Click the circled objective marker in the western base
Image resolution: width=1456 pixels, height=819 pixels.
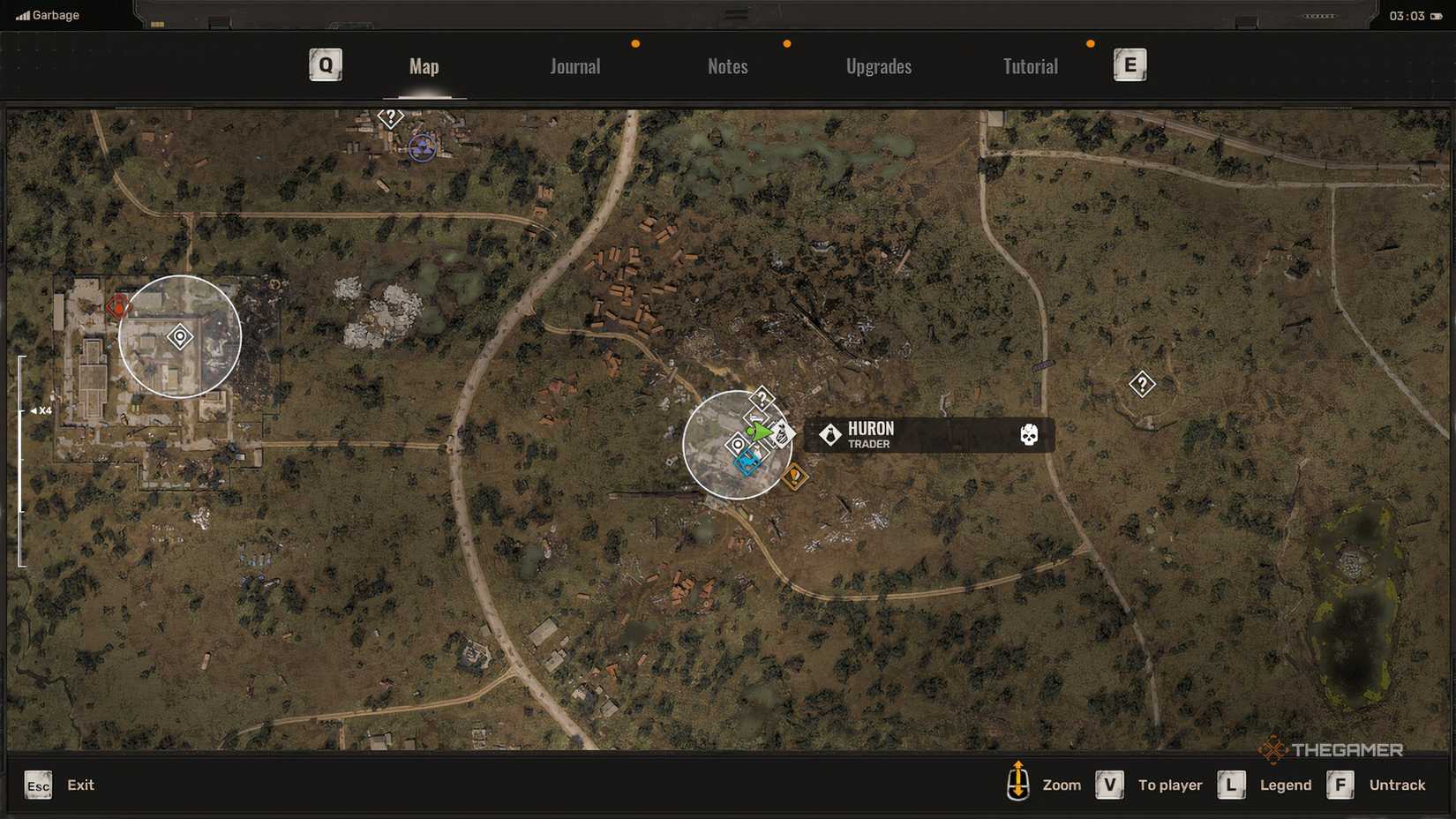[179, 336]
